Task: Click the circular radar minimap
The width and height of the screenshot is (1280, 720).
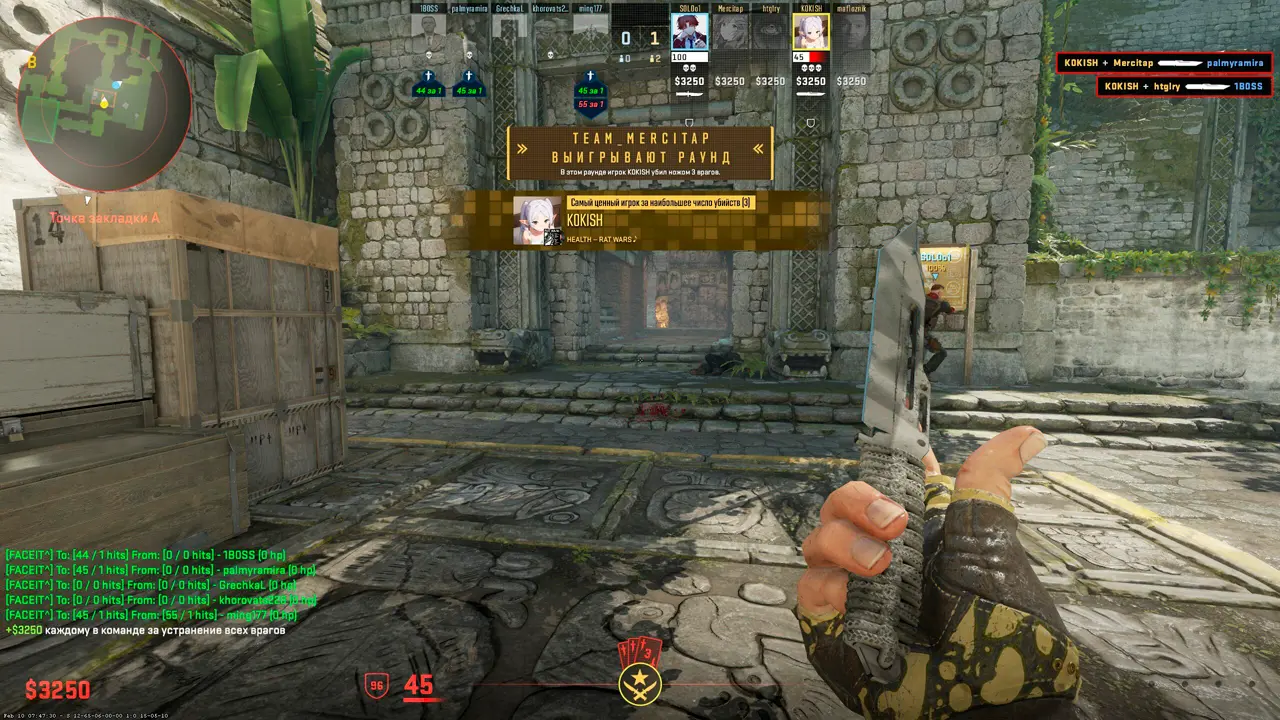Action: [x=104, y=102]
